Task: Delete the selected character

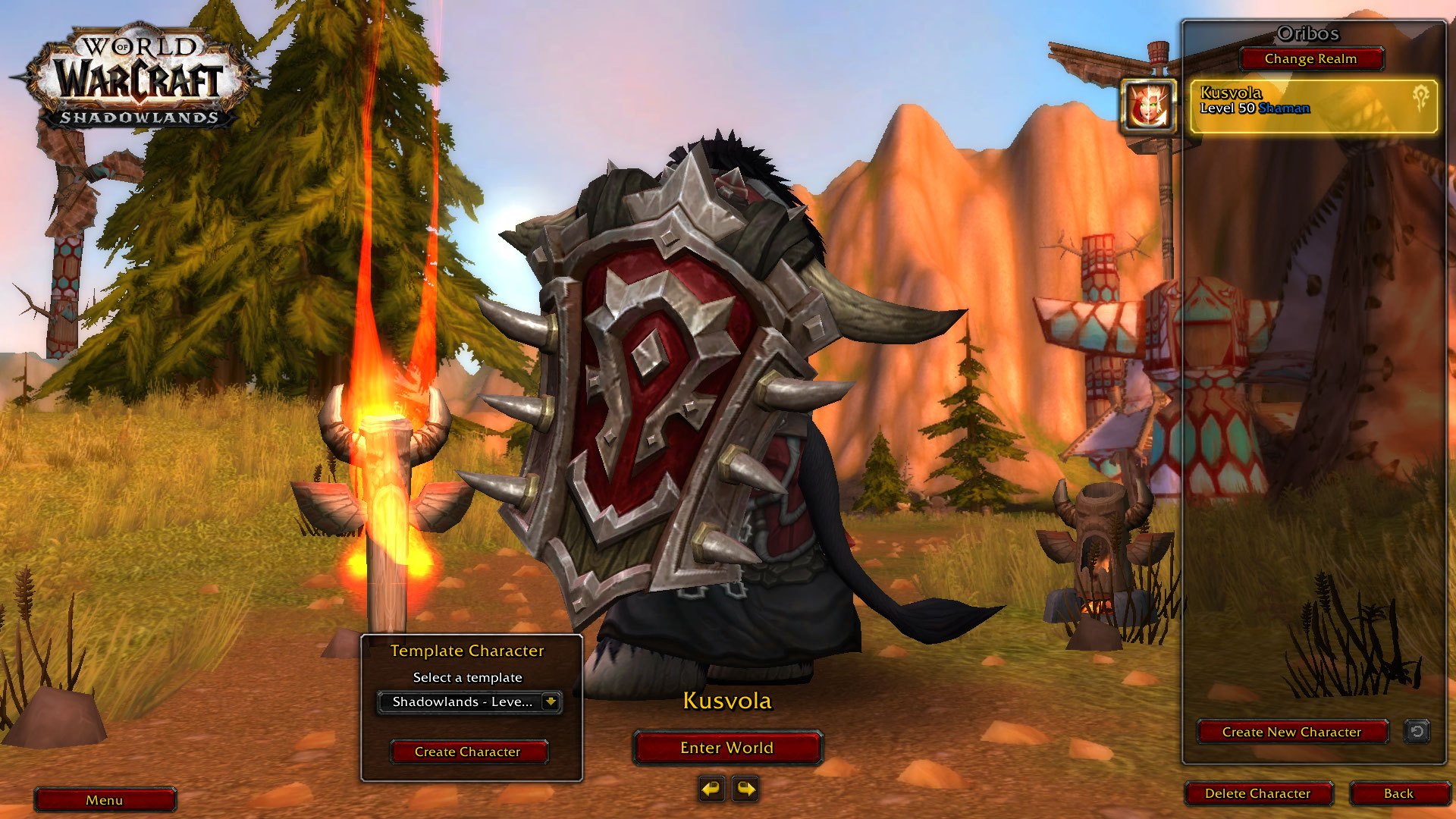Action: (x=1257, y=793)
